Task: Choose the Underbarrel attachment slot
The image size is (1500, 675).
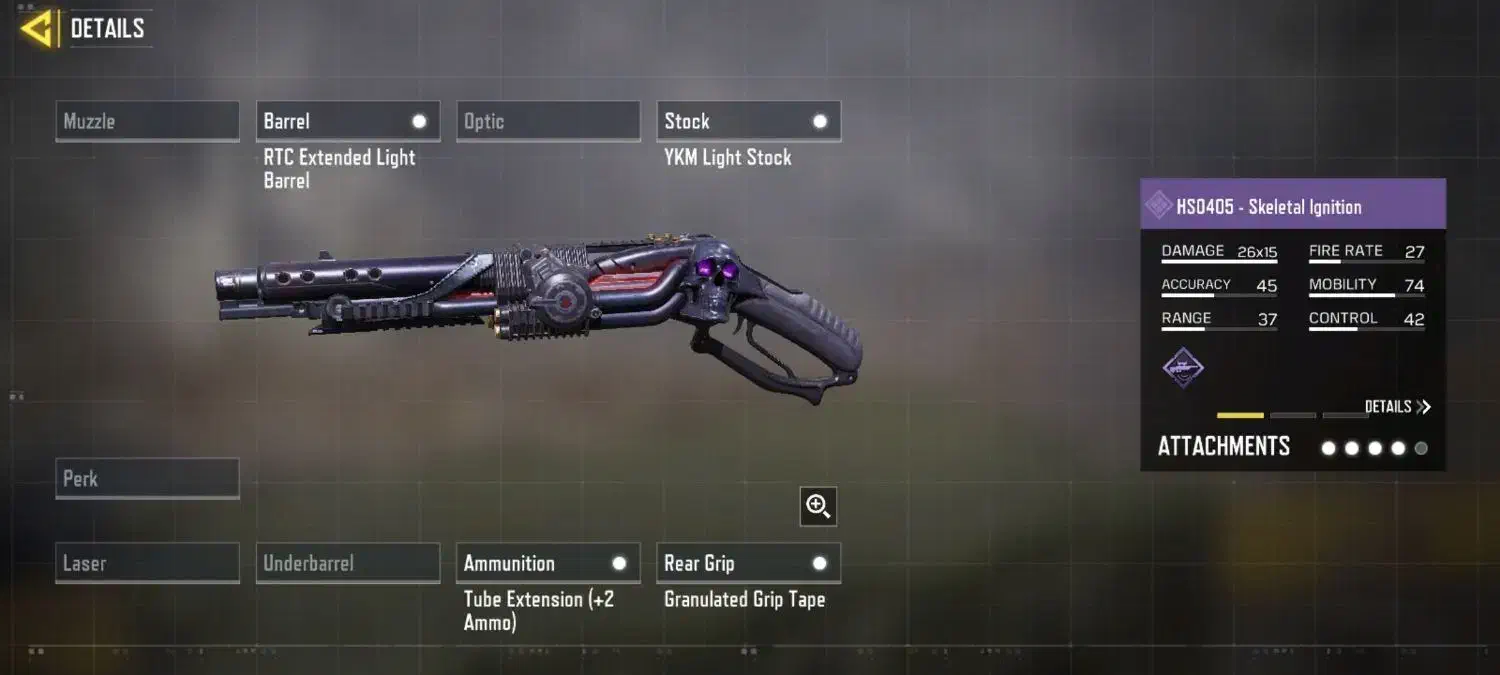Action: [x=347, y=563]
